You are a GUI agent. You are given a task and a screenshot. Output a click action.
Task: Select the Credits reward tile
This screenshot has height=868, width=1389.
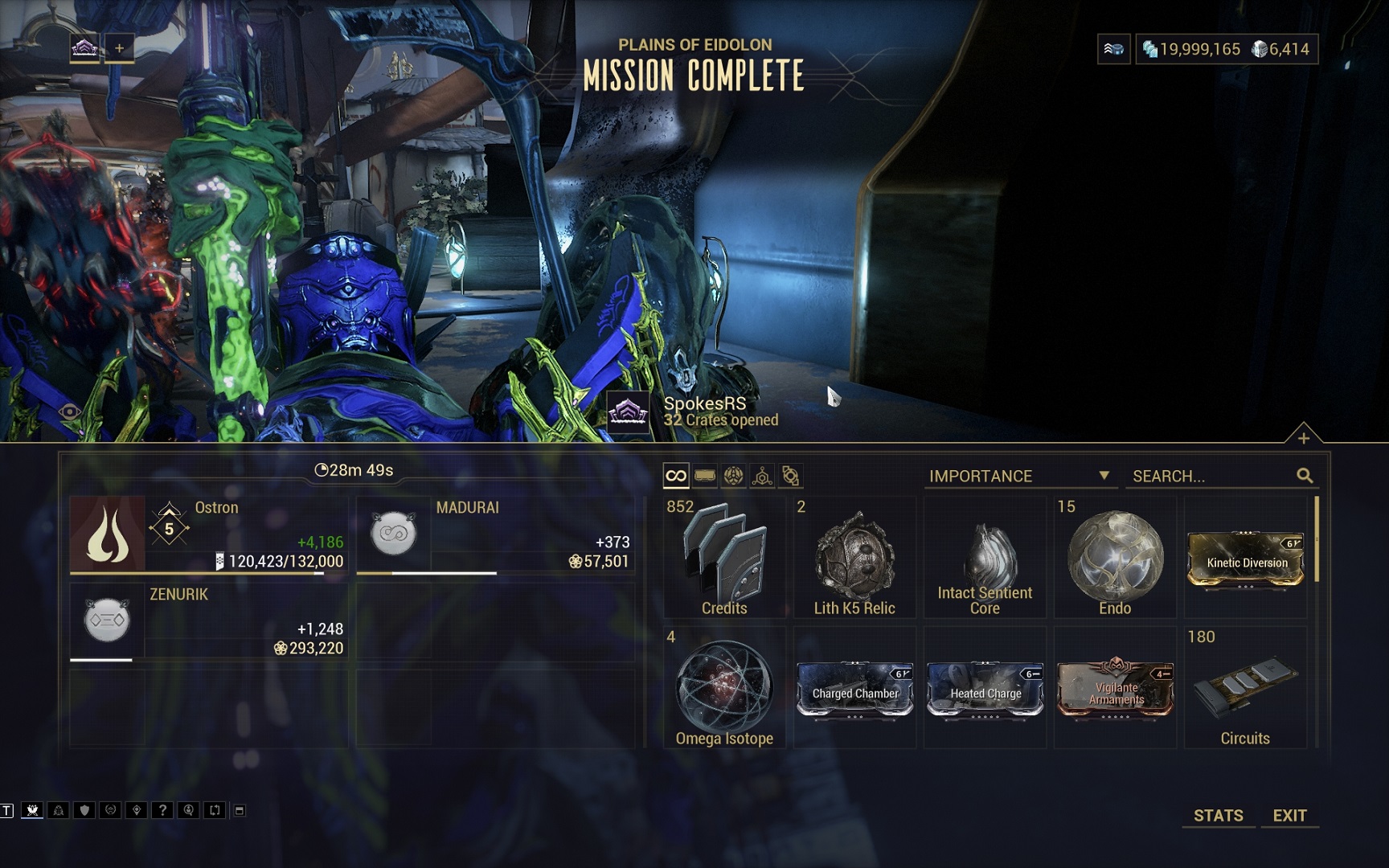(x=724, y=557)
